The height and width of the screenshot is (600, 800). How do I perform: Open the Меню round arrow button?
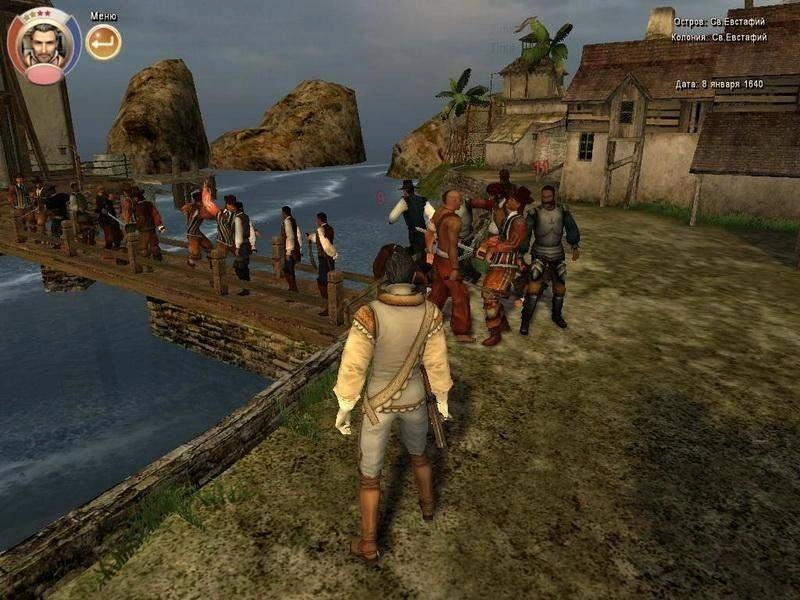103,42
